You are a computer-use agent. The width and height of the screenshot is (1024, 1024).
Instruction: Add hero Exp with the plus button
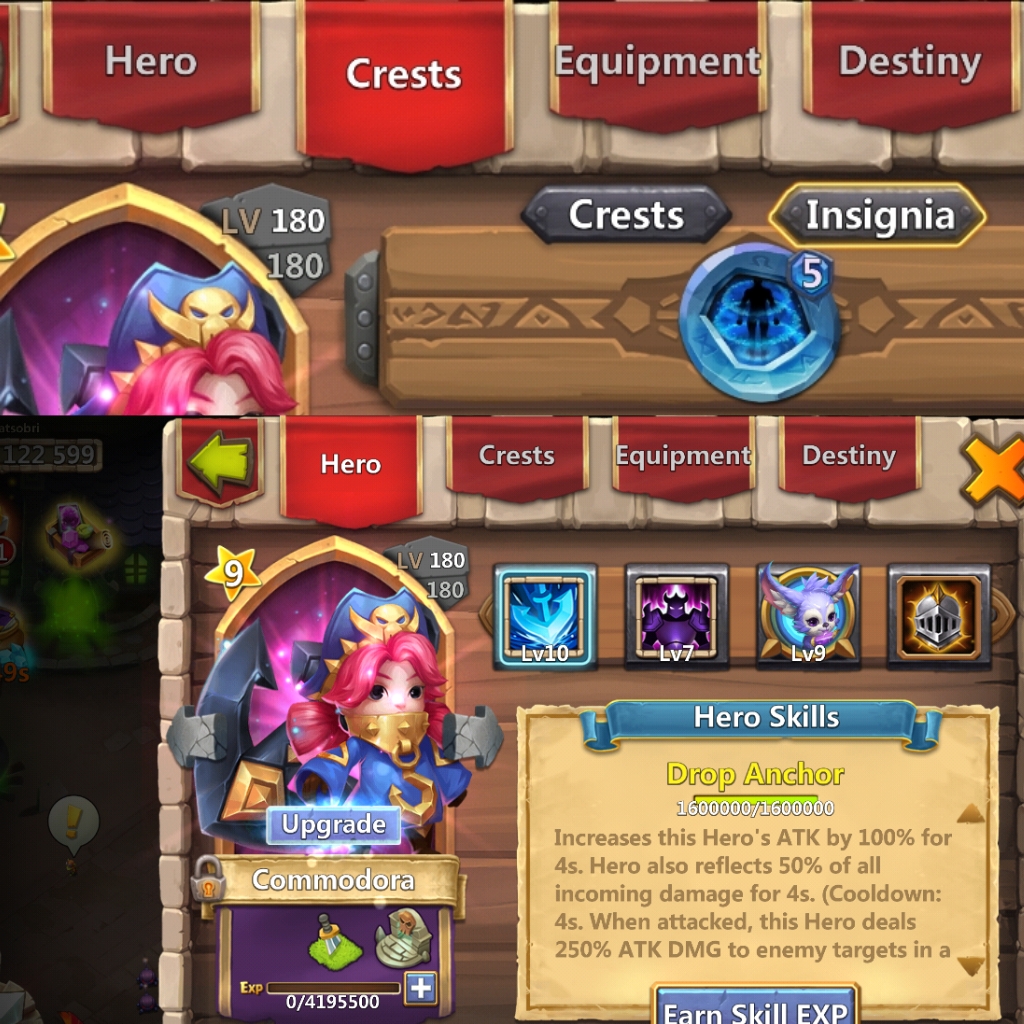(421, 988)
